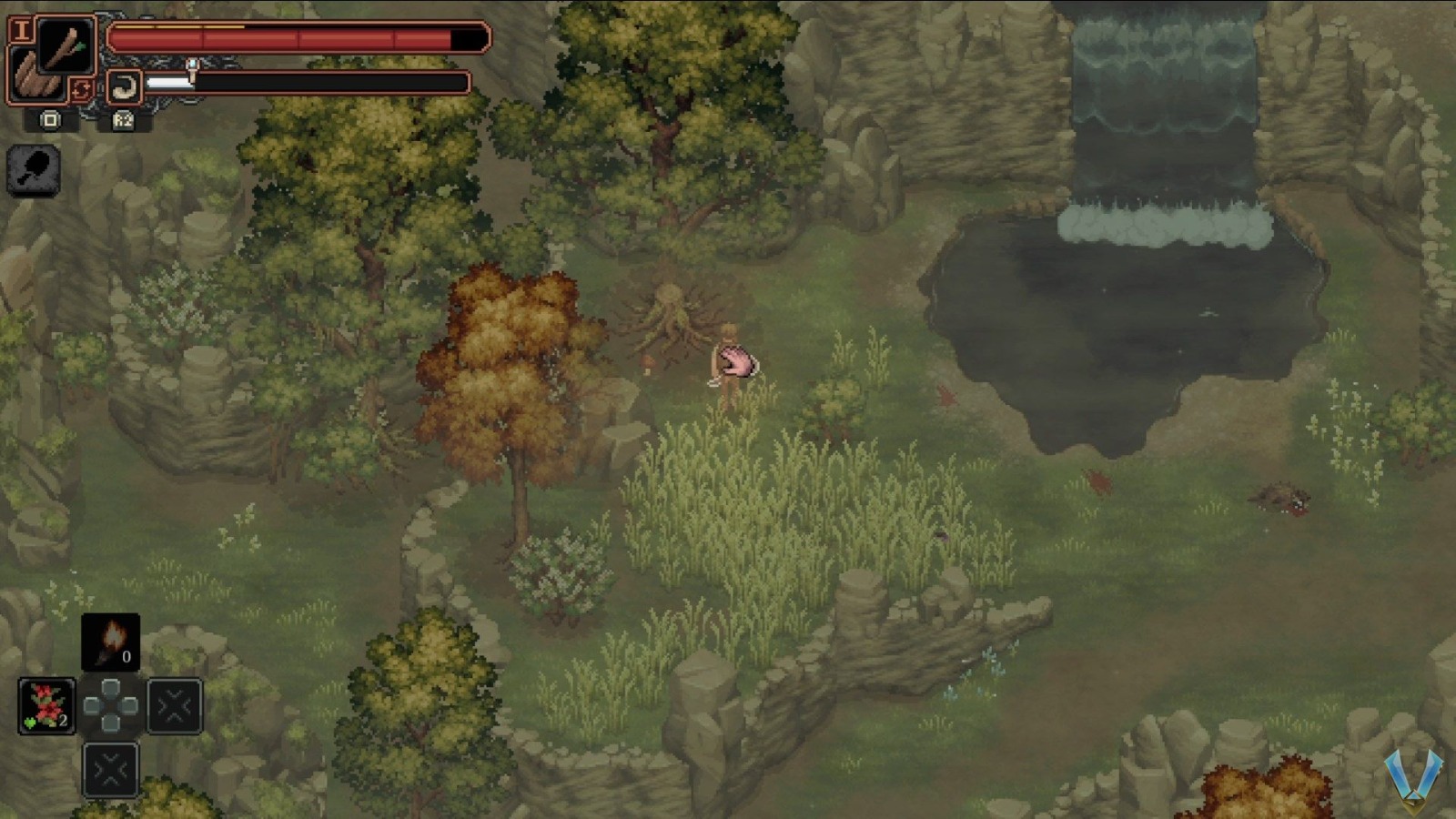
Task: Click the empty bottom quick slot
Action: tap(110, 770)
